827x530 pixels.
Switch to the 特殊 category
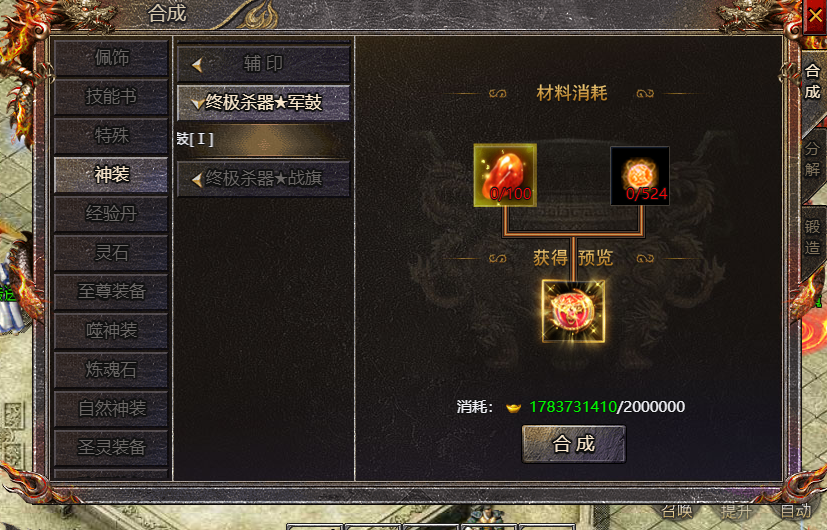111,136
